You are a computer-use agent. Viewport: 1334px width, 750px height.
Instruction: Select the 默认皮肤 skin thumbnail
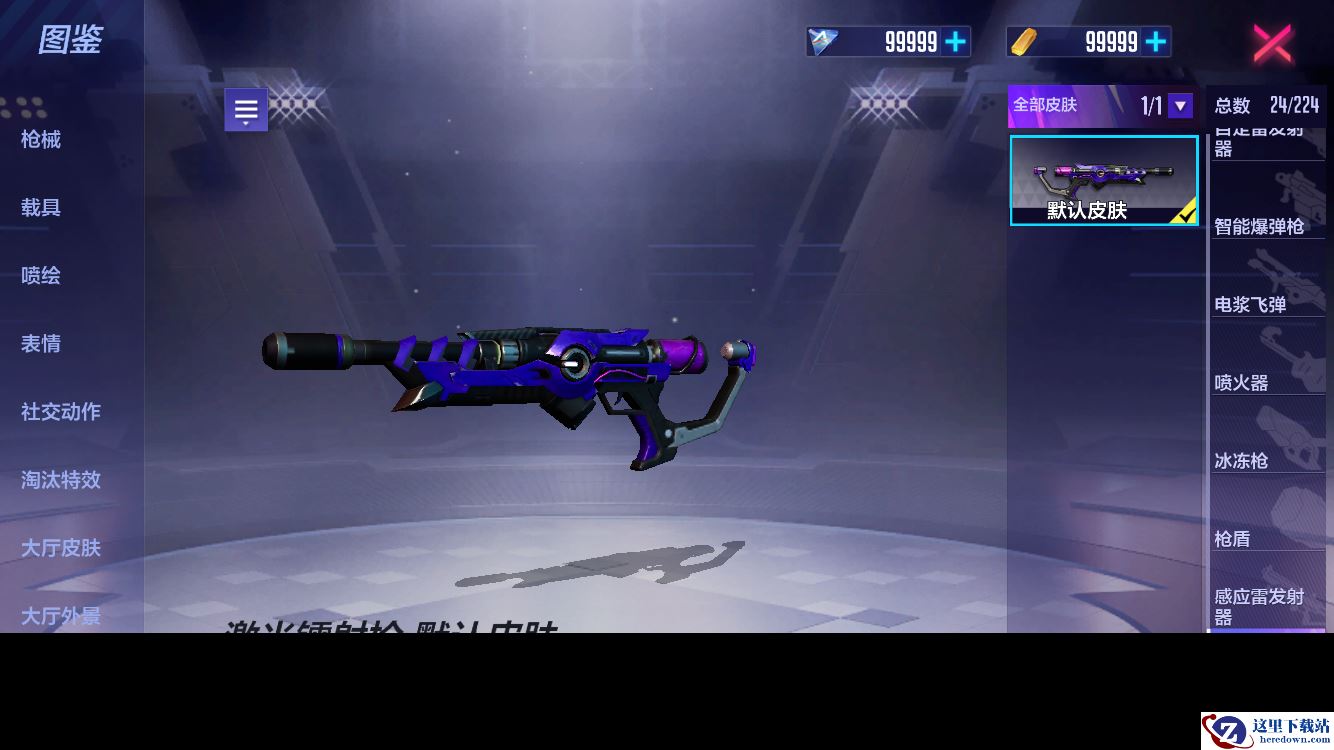pos(1104,180)
